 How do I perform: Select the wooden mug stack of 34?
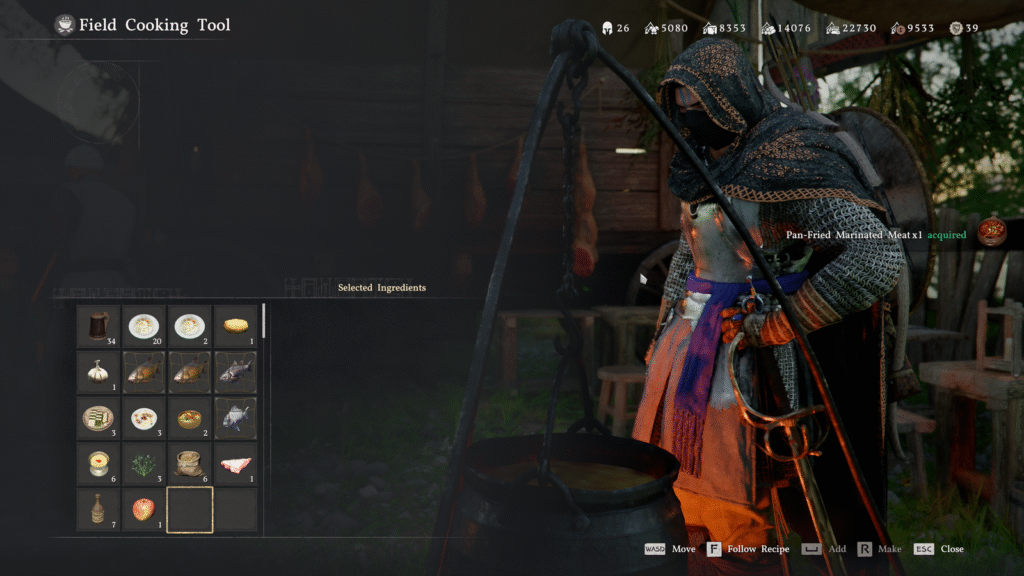tap(98, 326)
